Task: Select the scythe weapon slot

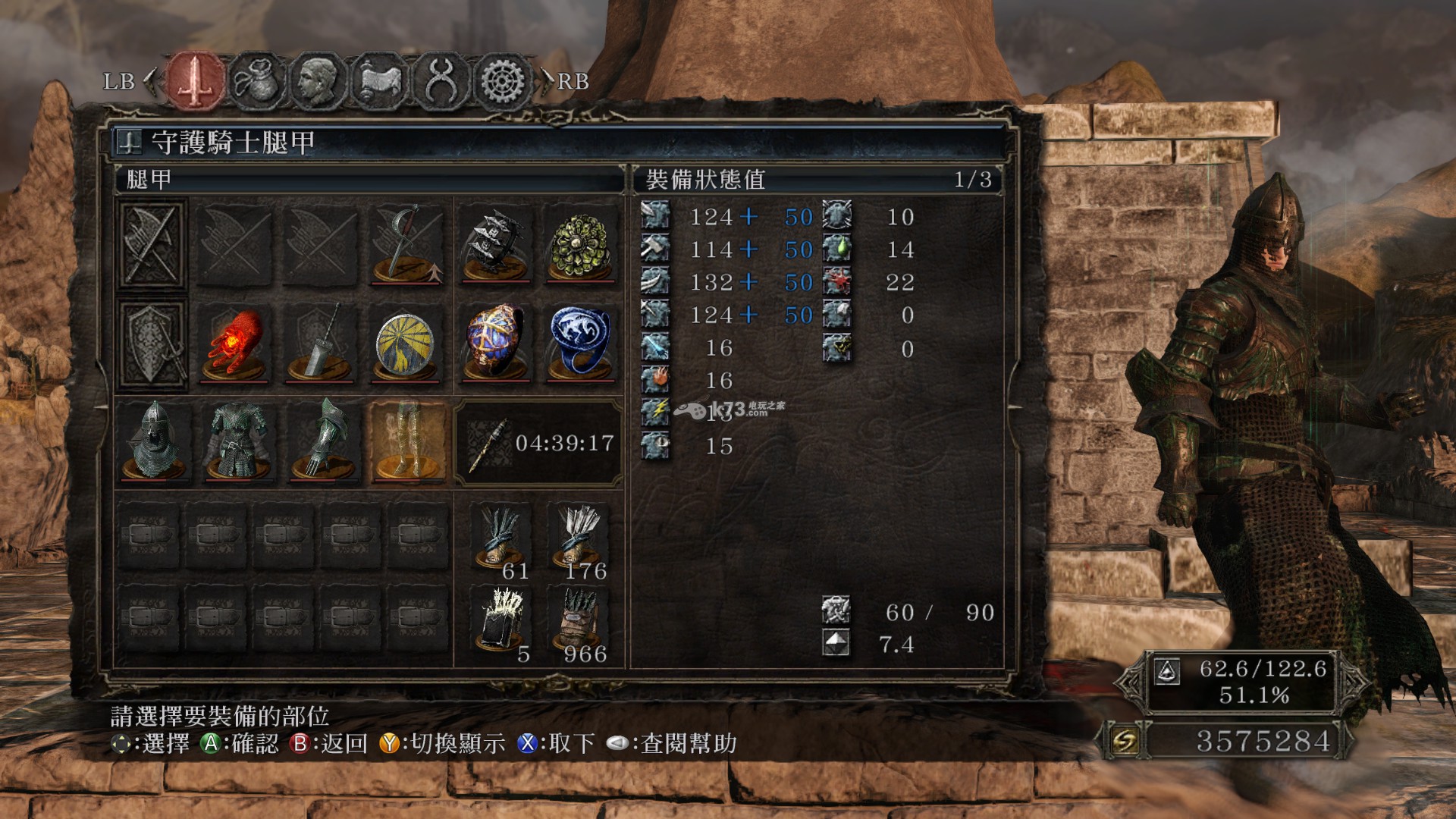Action: pyautogui.click(x=407, y=243)
